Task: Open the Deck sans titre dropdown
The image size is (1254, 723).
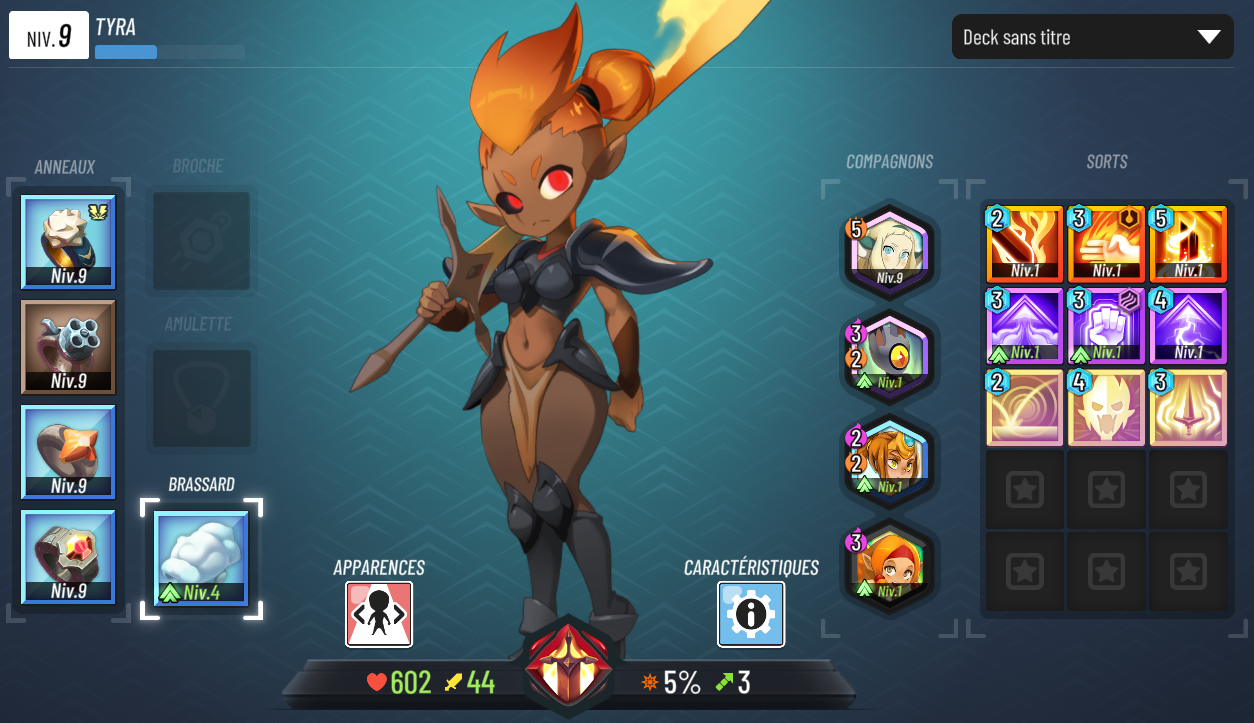Action: point(1092,37)
